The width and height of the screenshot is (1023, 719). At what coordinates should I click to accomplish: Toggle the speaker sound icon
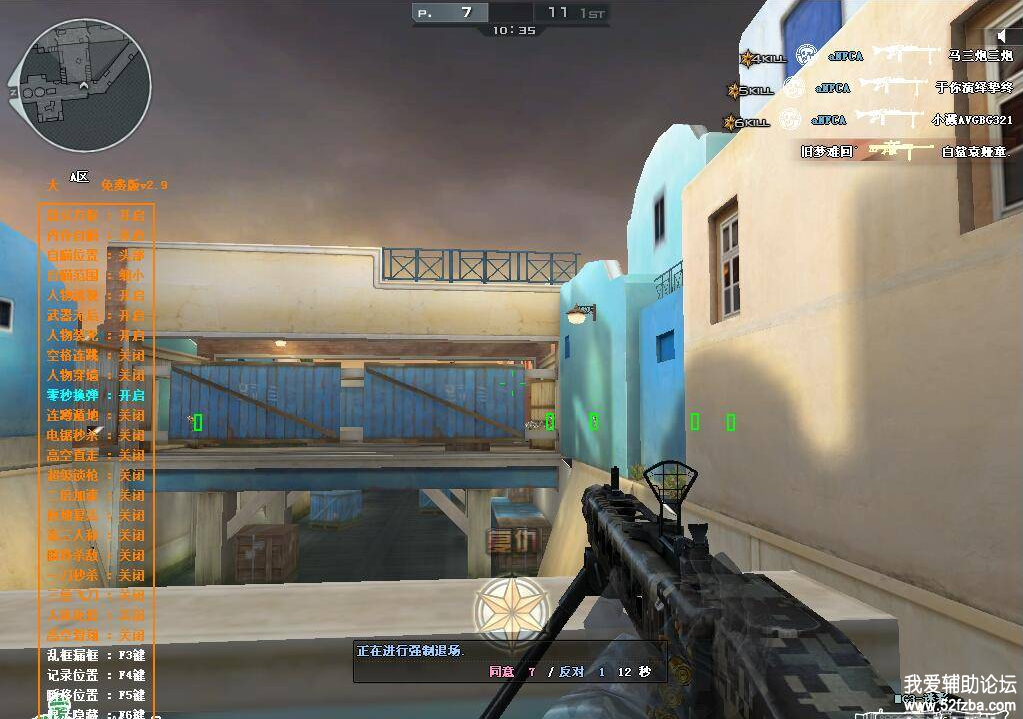pyautogui.click(x=1004, y=37)
